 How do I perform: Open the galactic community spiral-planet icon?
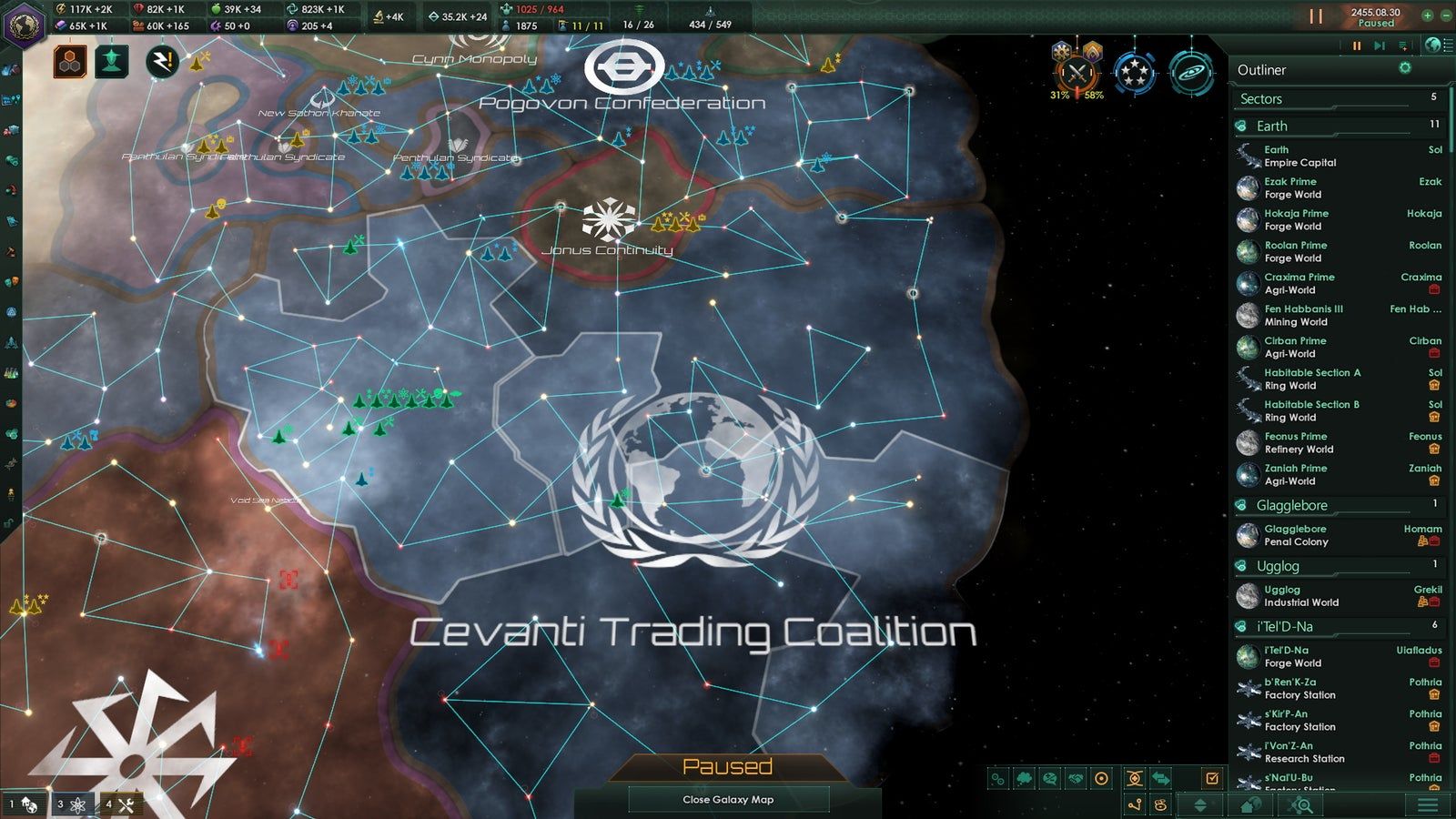tap(1192, 74)
